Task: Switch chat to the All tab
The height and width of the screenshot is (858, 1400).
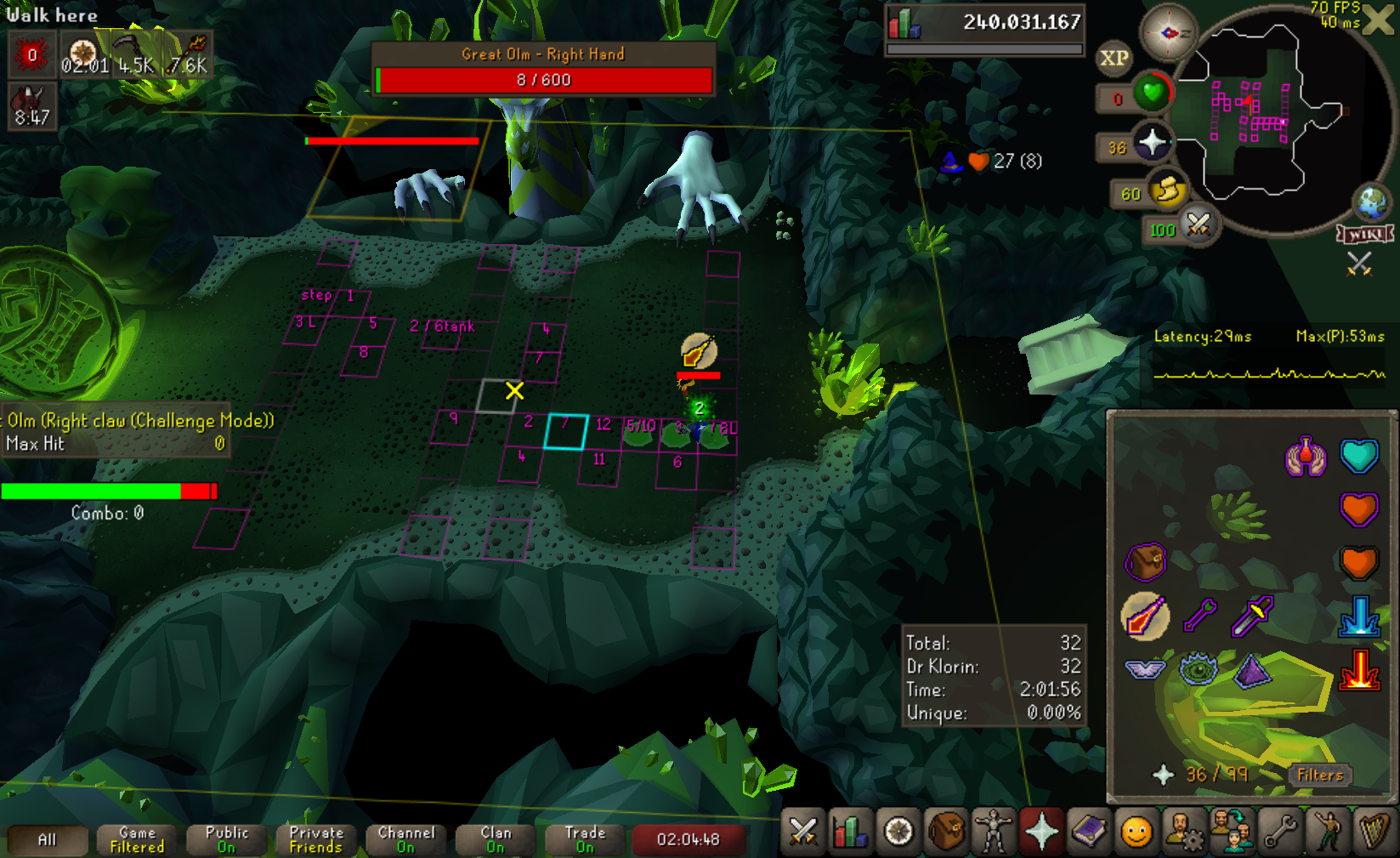Action: coord(48,840)
